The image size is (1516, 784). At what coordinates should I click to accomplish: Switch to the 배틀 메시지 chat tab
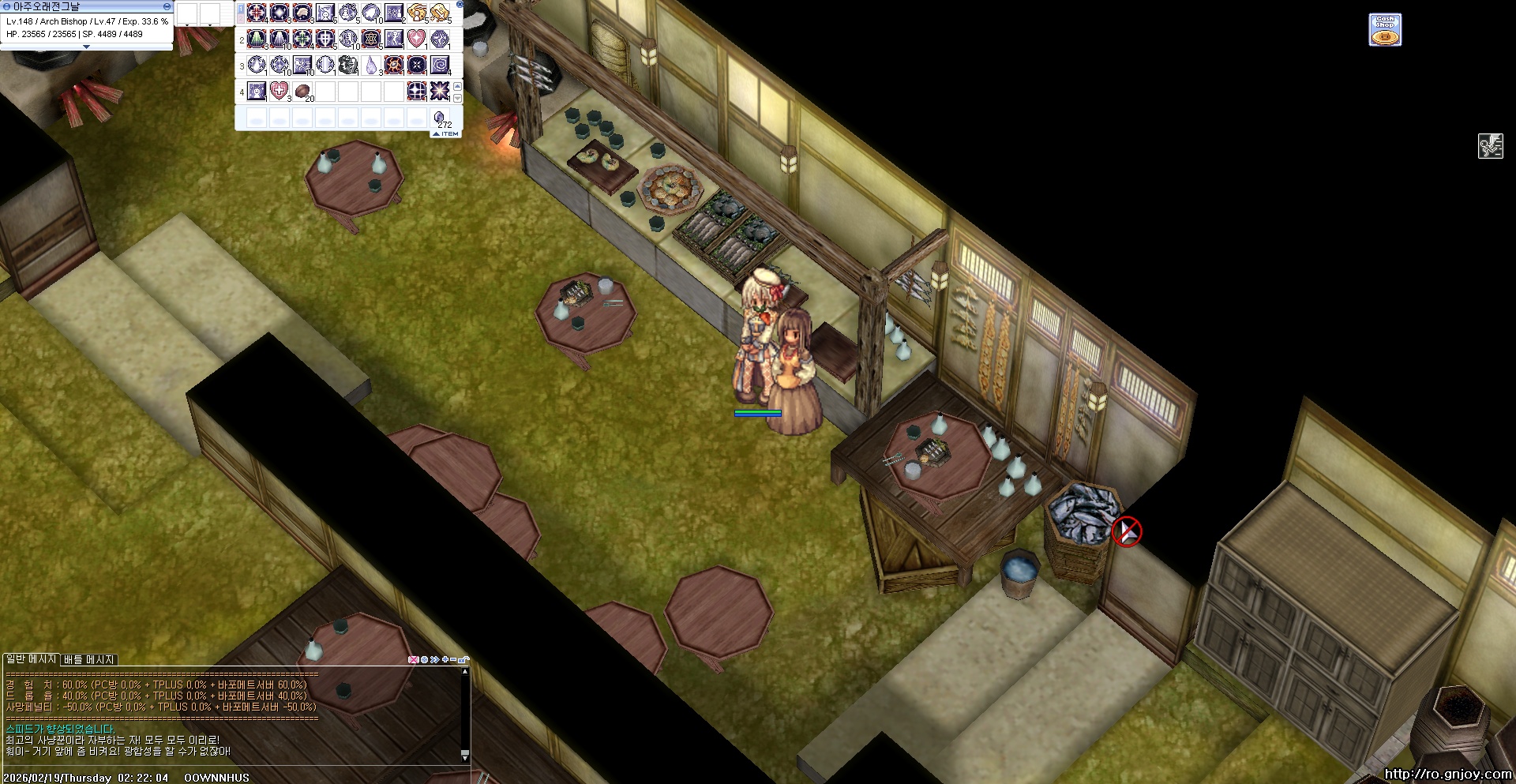point(89,659)
